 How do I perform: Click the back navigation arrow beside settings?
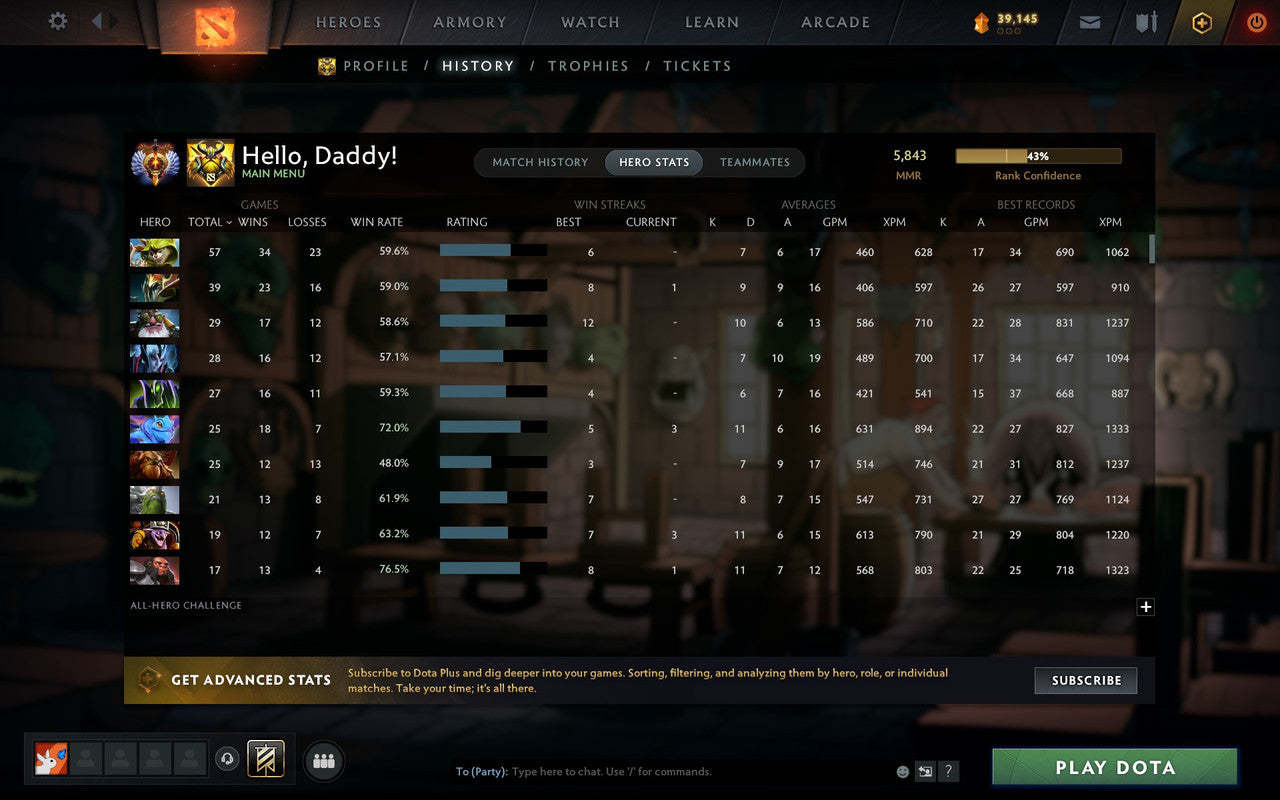(x=97, y=21)
